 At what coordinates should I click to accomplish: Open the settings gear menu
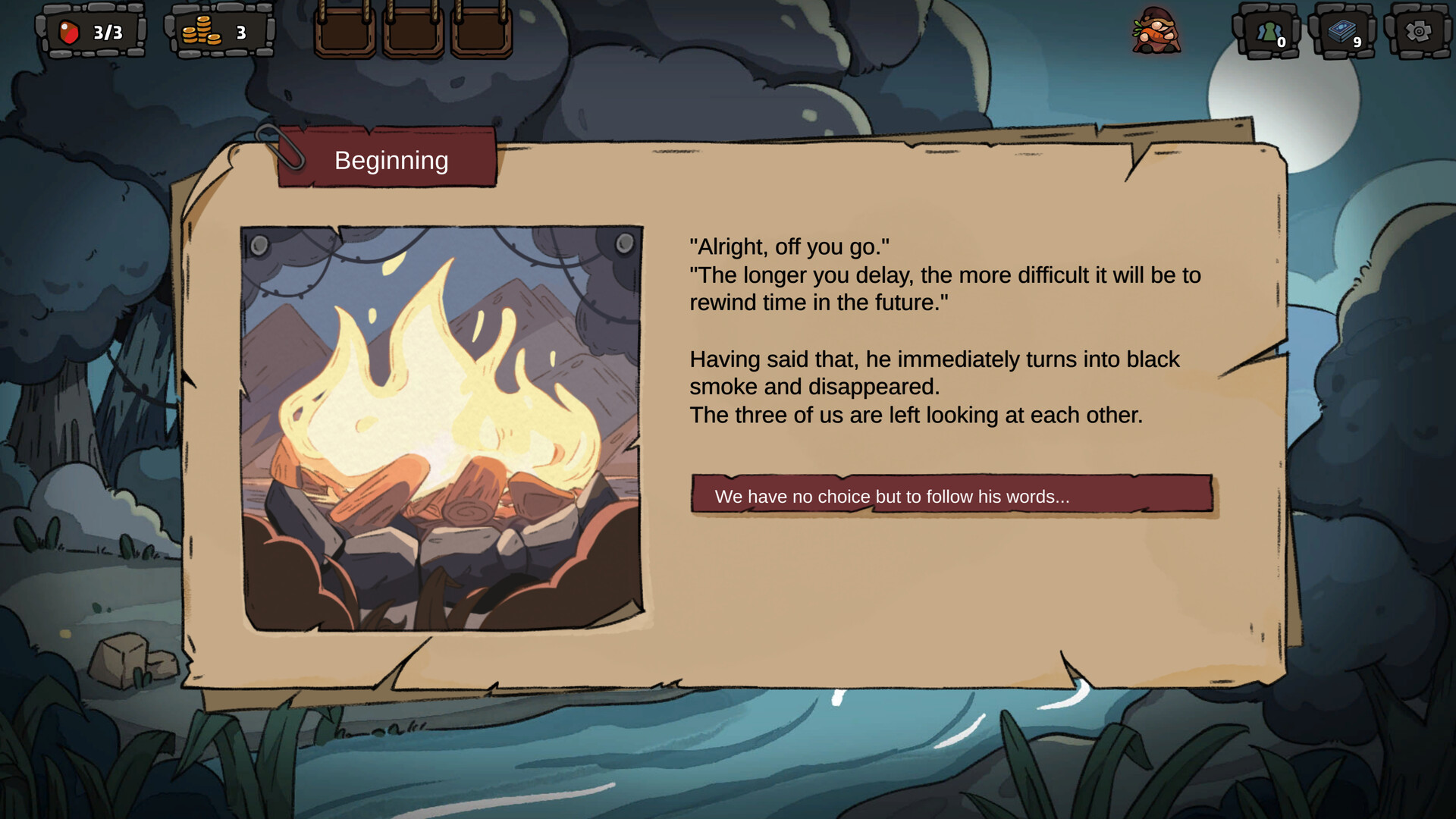point(1418,32)
